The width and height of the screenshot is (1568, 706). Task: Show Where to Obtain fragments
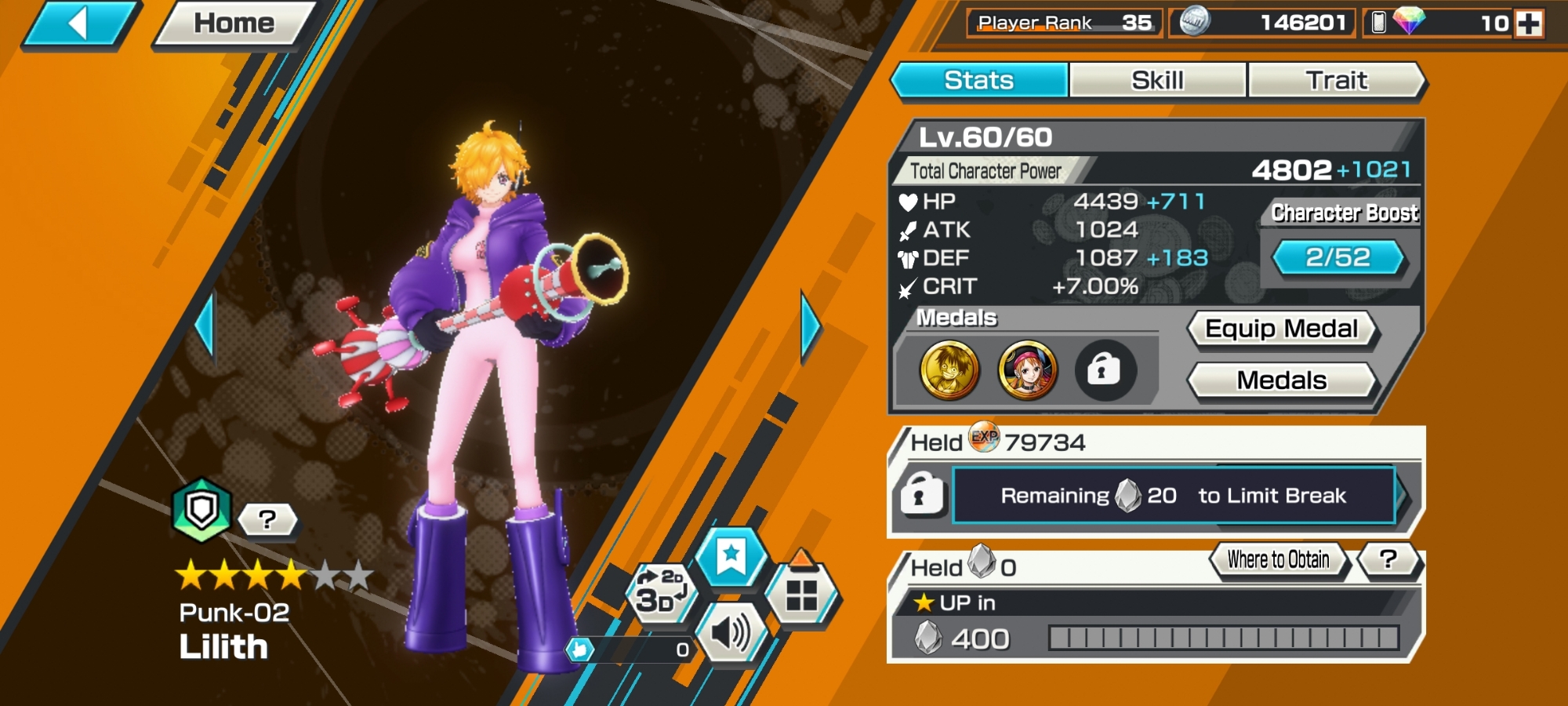[x=1278, y=560]
